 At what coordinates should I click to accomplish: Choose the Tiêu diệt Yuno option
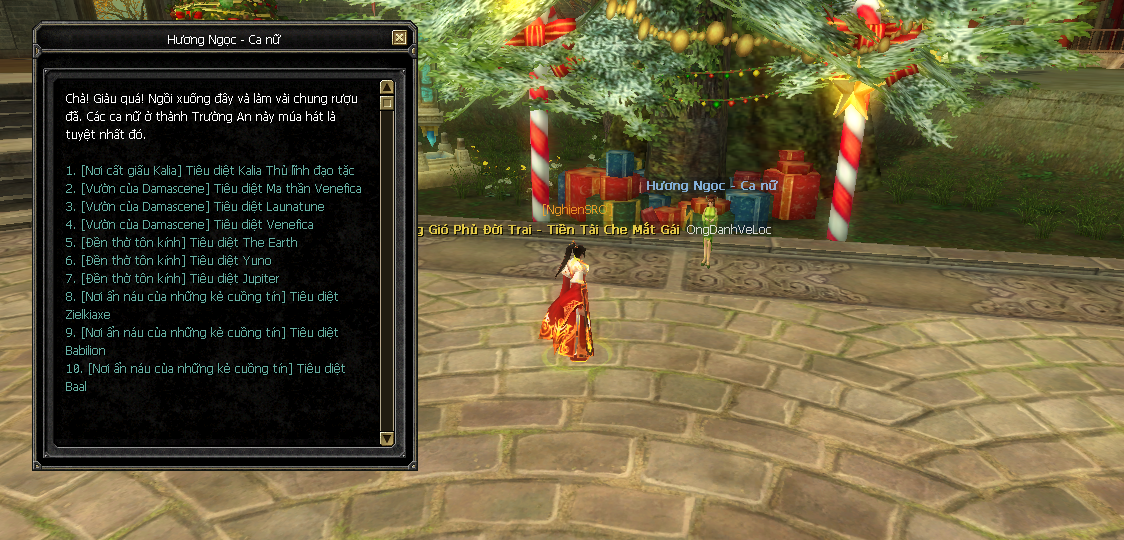tap(168, 261)
